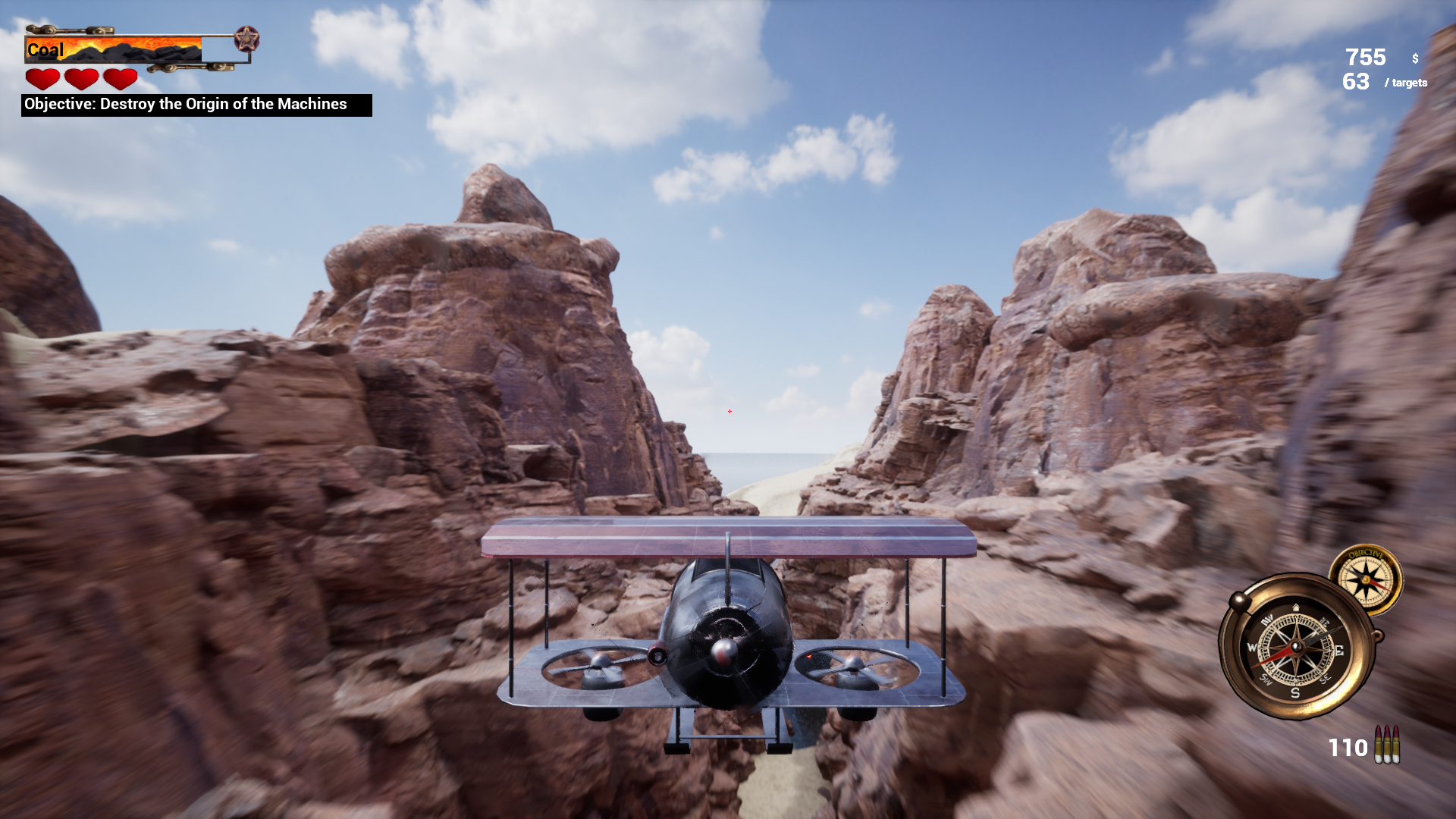Toggle the red targeting crosshair

729,410
